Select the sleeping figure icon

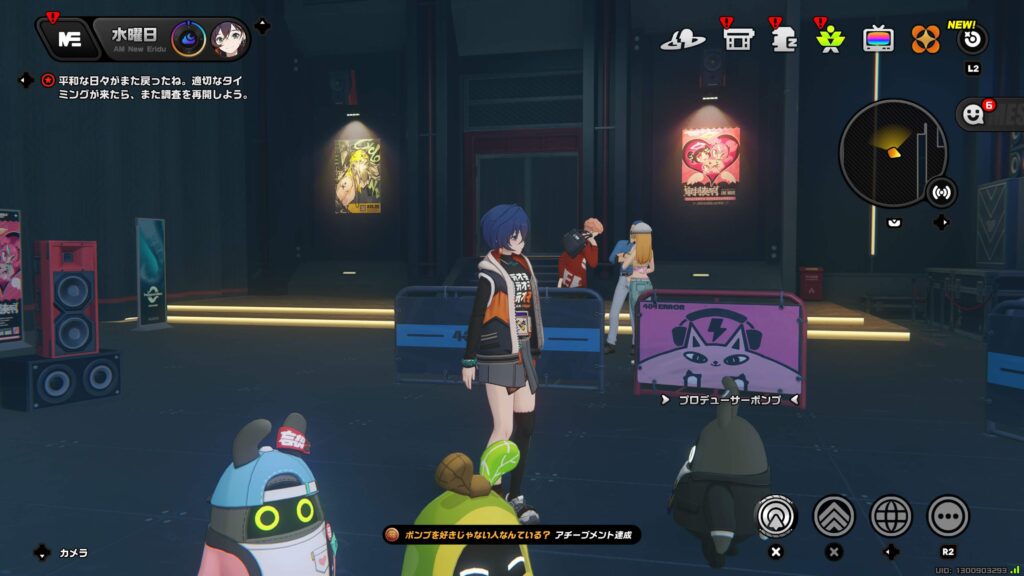(783, 40)
